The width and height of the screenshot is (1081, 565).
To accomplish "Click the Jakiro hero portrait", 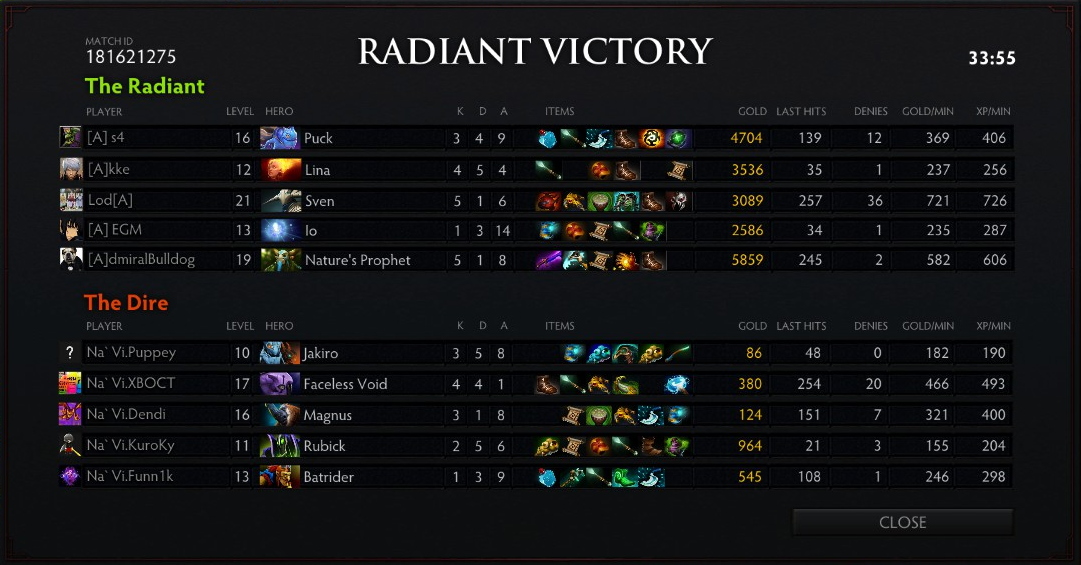I will 280,353.
